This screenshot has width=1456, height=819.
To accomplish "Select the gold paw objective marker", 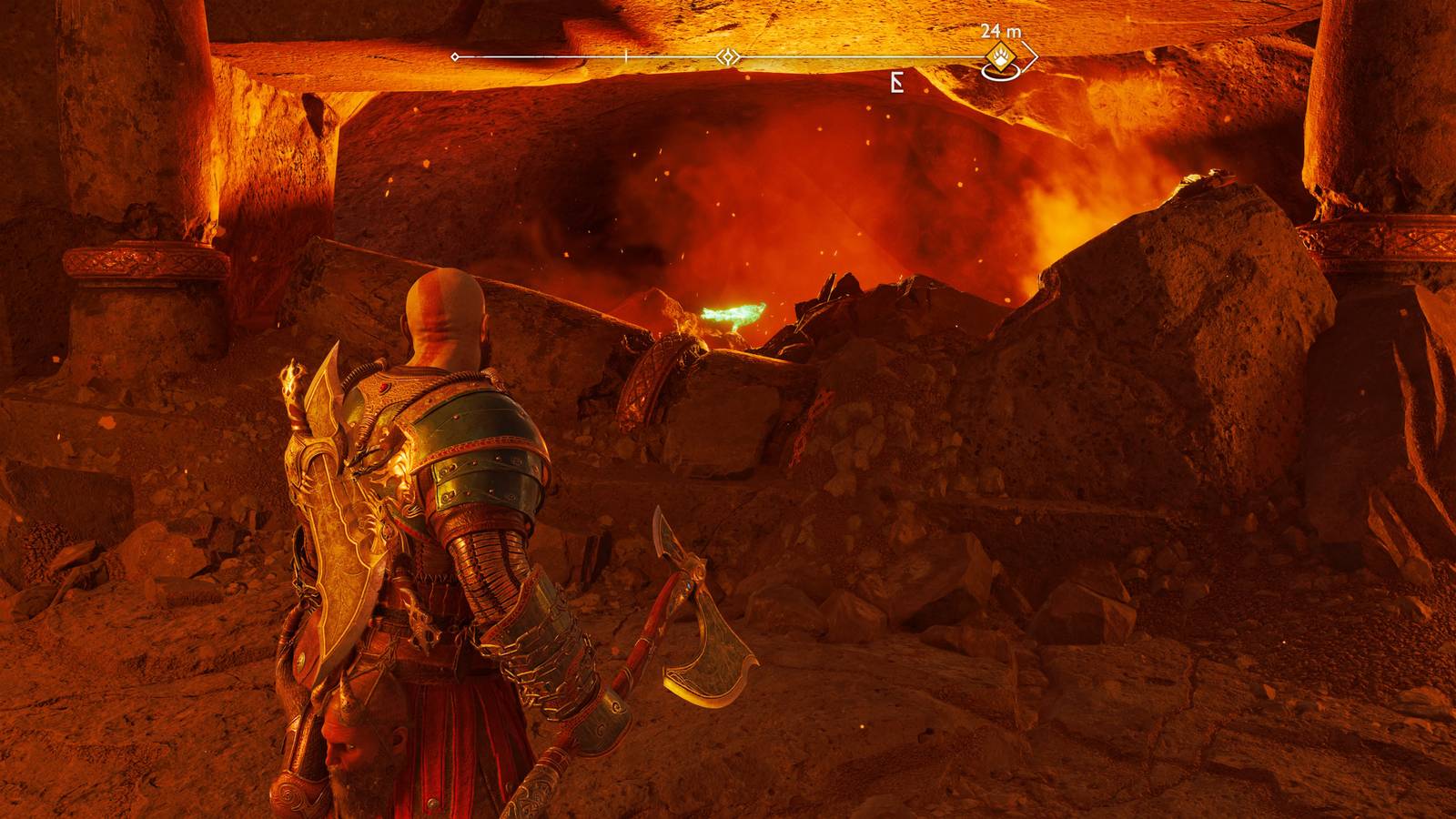I will click(x=1001, y=58).
